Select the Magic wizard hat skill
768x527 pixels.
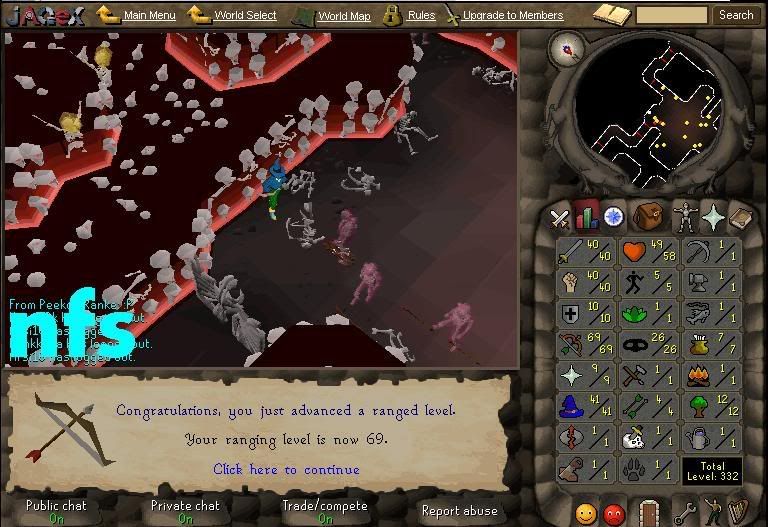(585, 408)
